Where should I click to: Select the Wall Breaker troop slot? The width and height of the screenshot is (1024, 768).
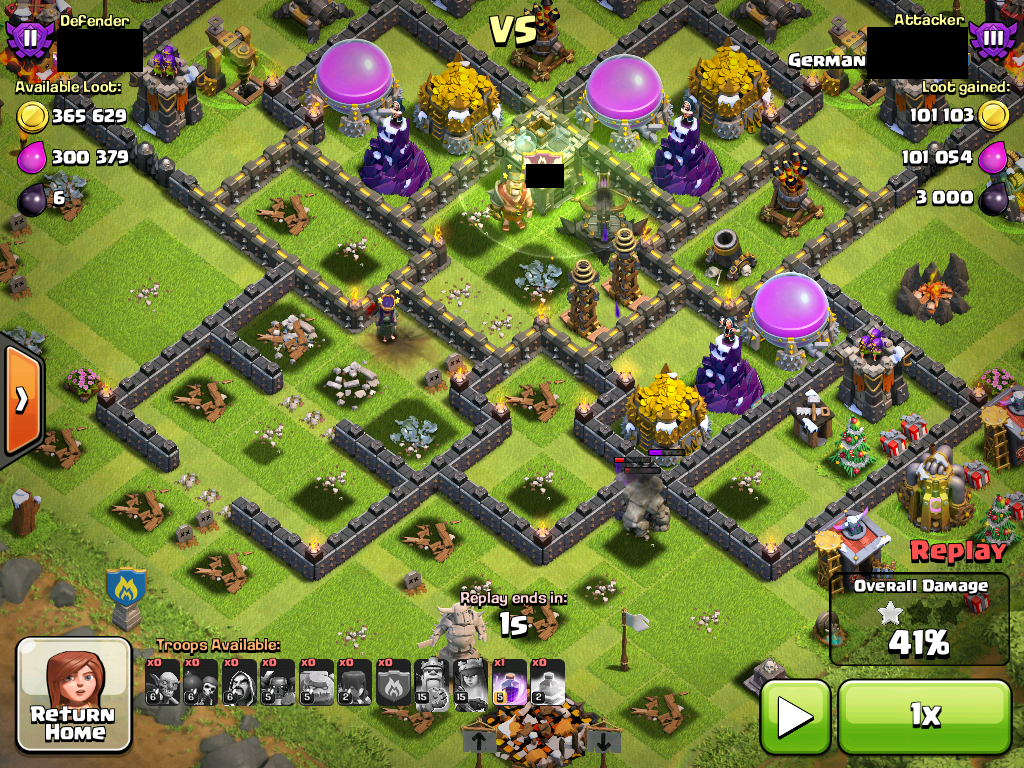tap(201, 683)
